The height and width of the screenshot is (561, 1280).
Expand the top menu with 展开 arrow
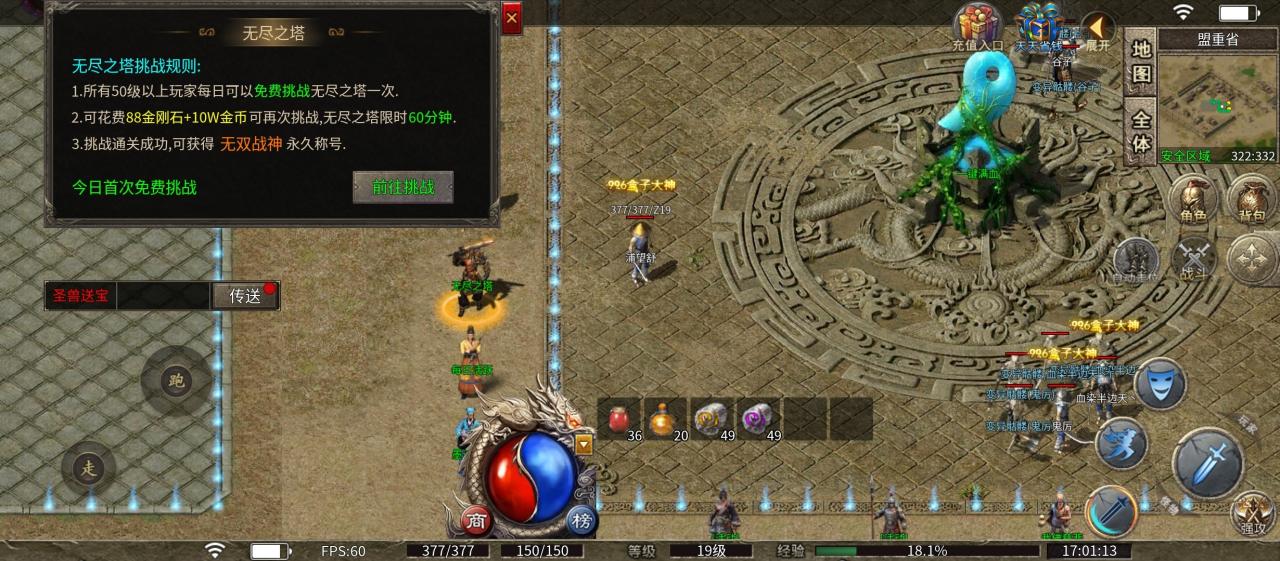coord(1098,28)
